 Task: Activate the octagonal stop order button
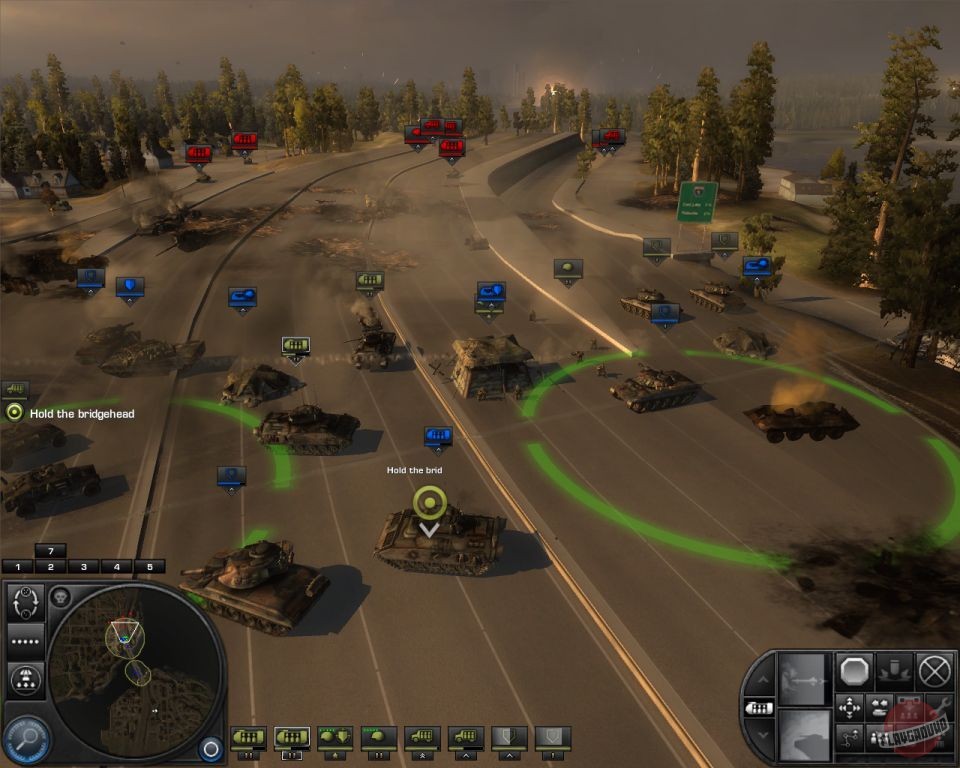coord(855,670)
